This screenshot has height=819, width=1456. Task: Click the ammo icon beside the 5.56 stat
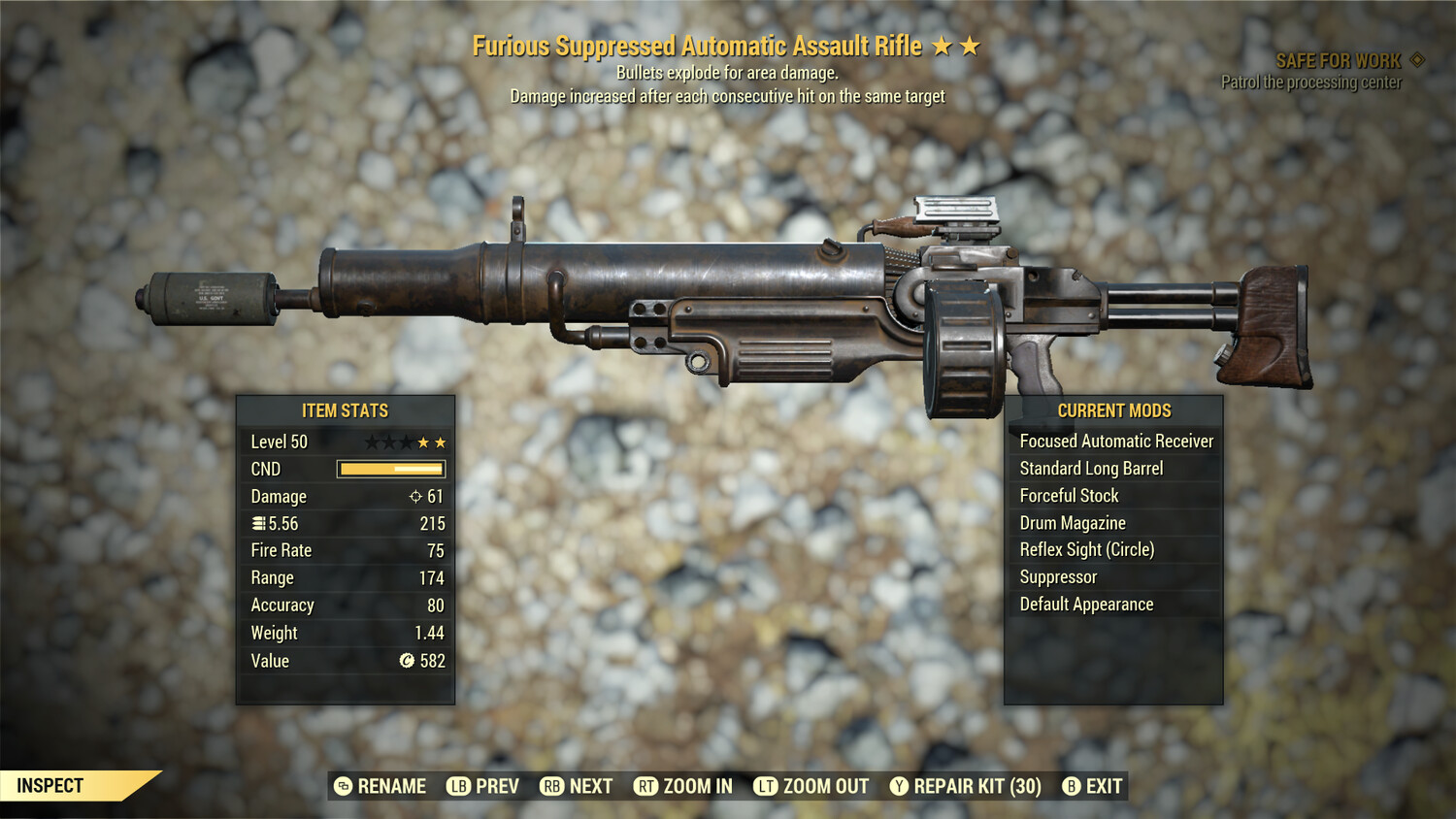258,523
